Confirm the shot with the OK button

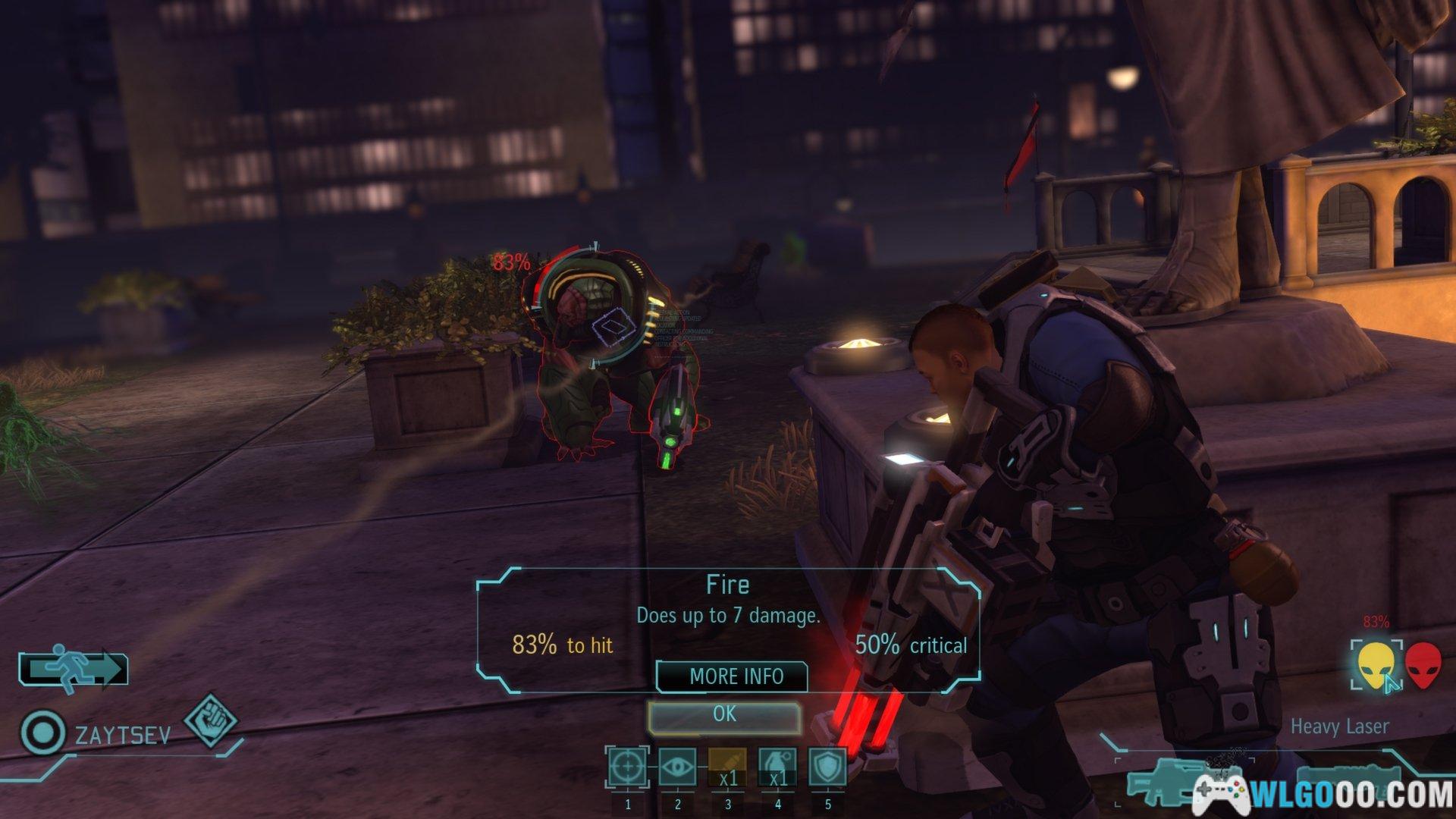[724, 715]
